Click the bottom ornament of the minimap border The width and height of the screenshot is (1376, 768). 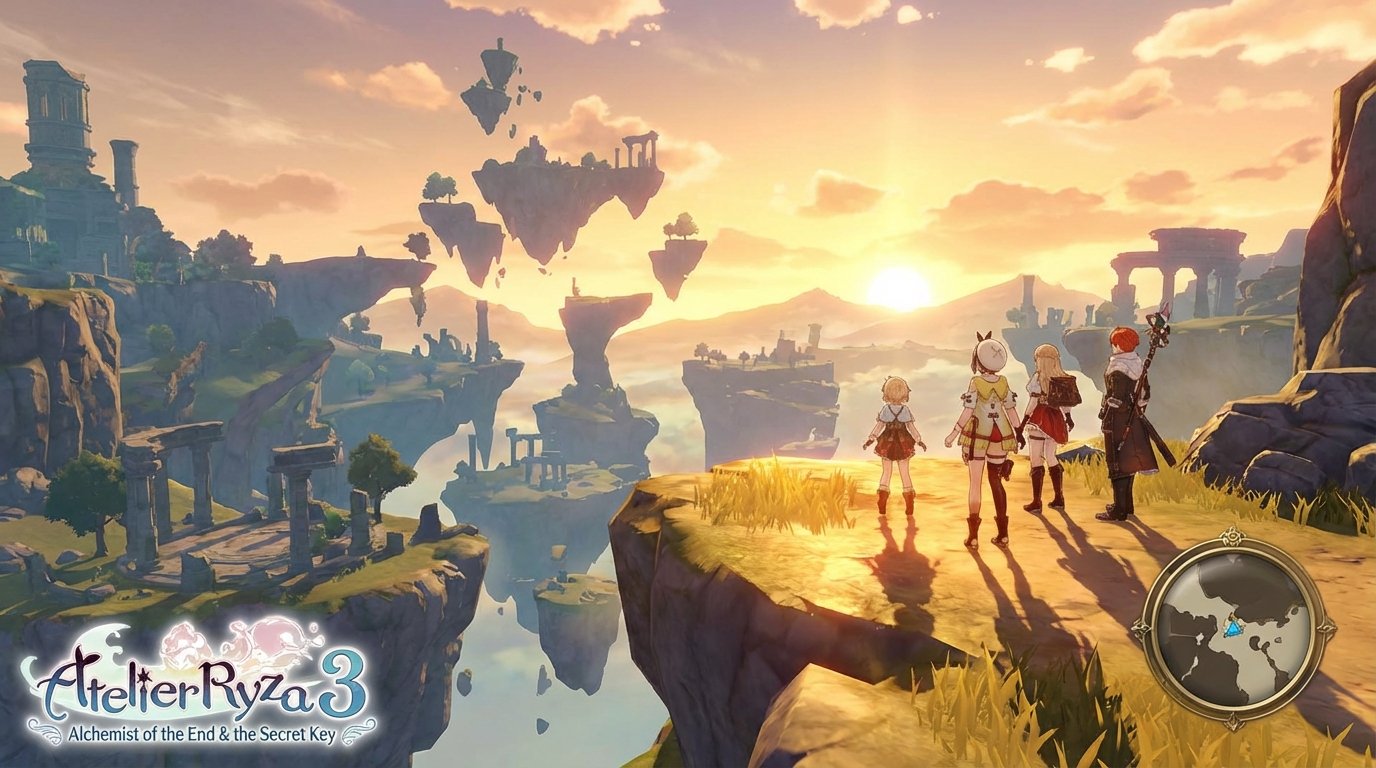pyautogui.click(x=1233, y=721)
